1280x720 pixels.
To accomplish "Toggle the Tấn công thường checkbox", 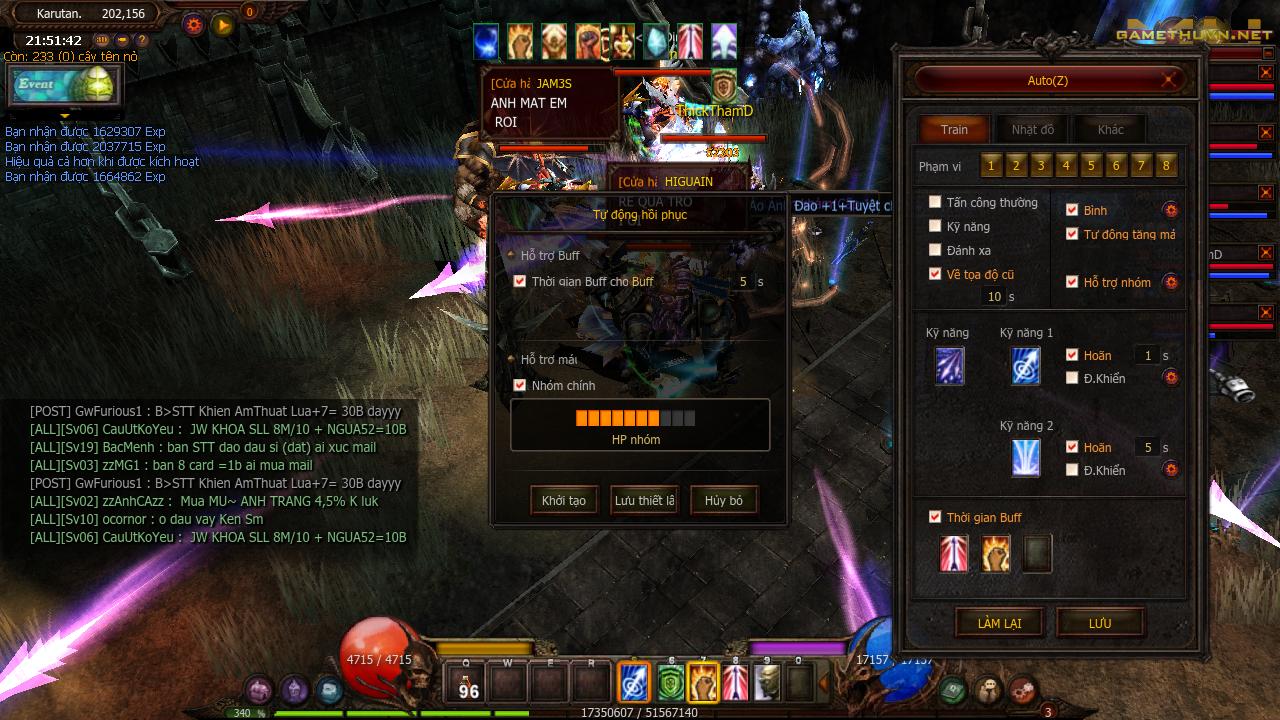I will point(935,202).
